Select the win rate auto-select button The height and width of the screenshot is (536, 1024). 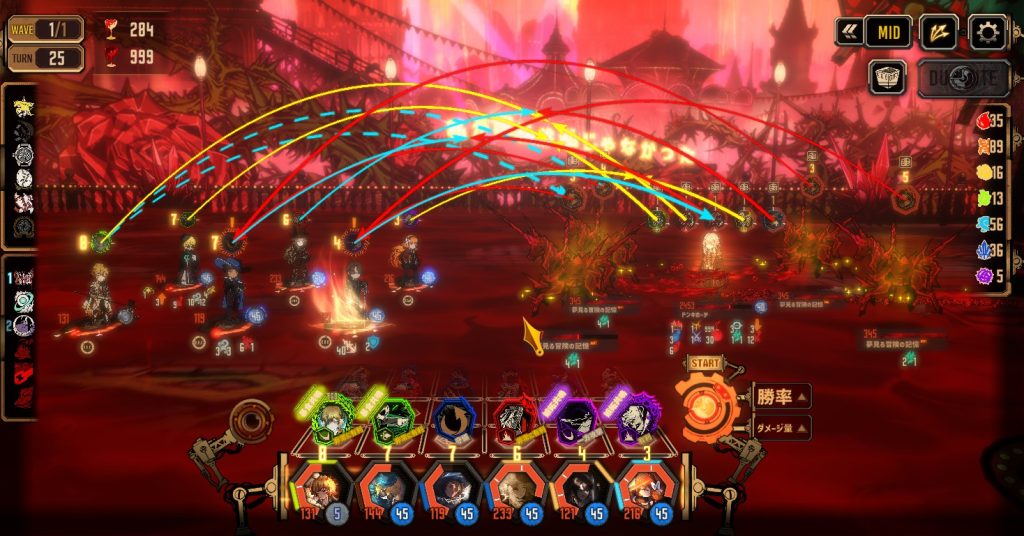780,396
